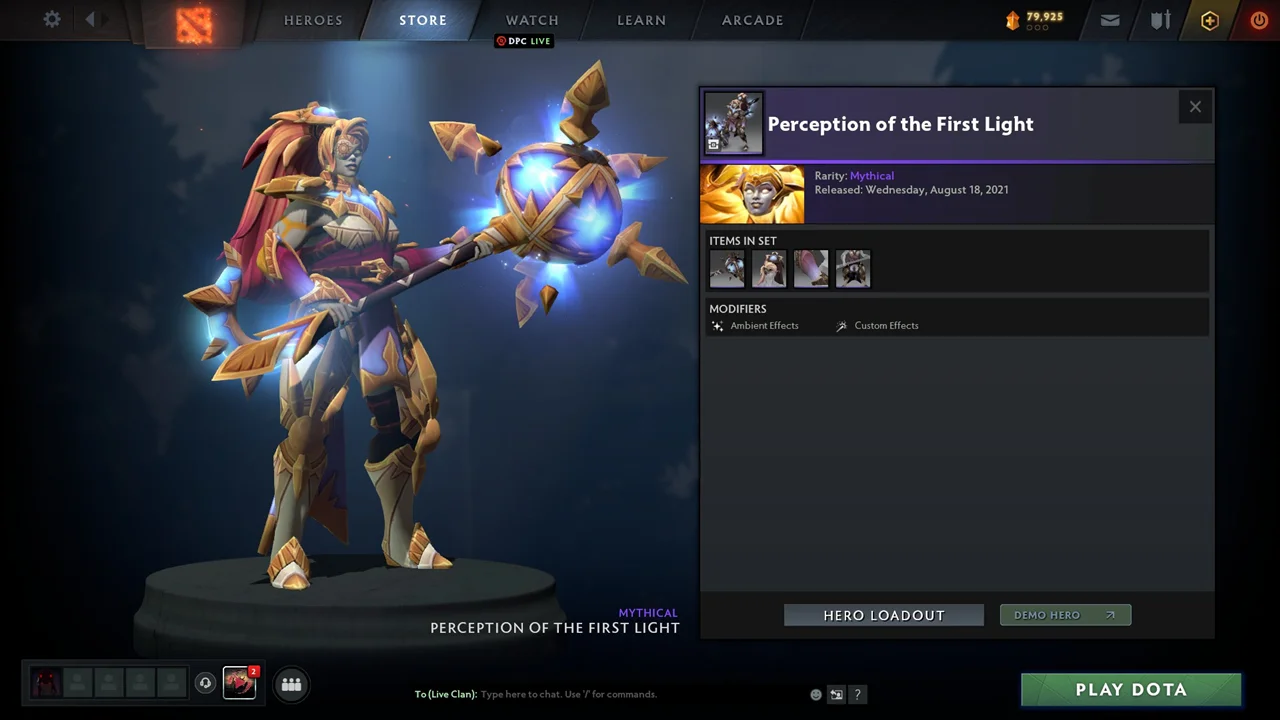Type in the Live Clan chat box

pyautogui.click(x=600, y=694)
